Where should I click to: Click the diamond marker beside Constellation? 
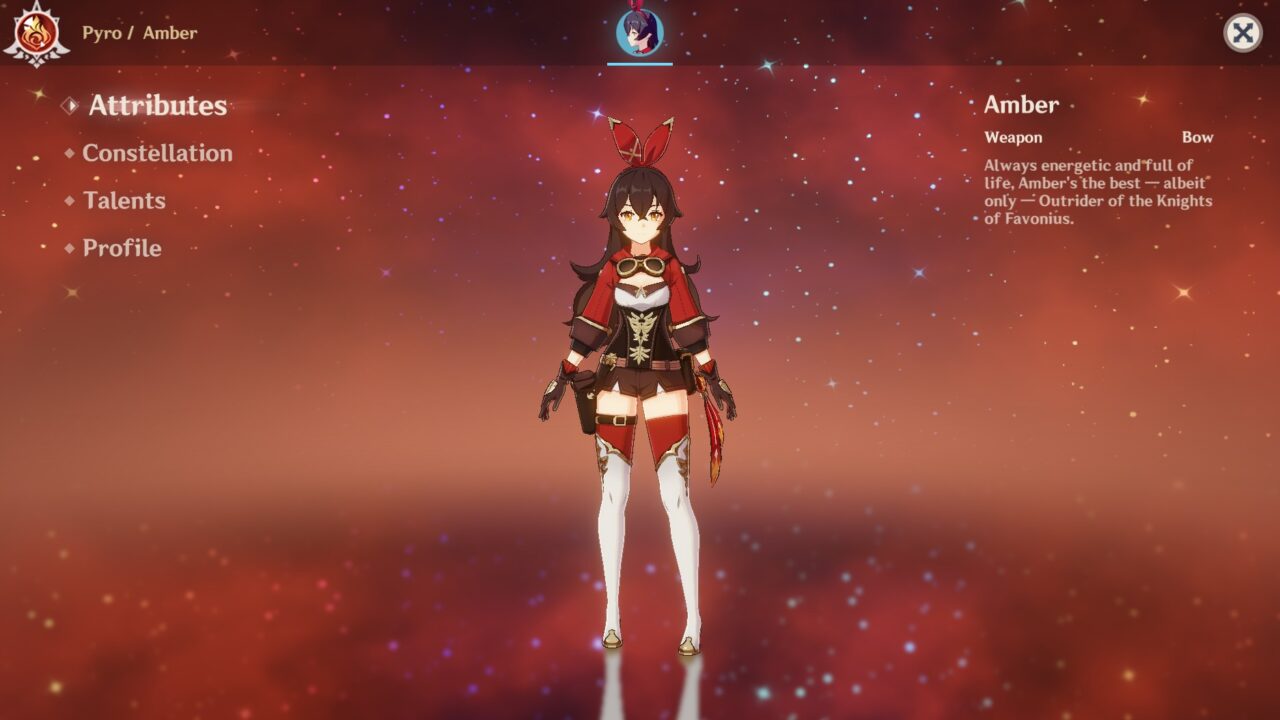[x=70, y=153]
